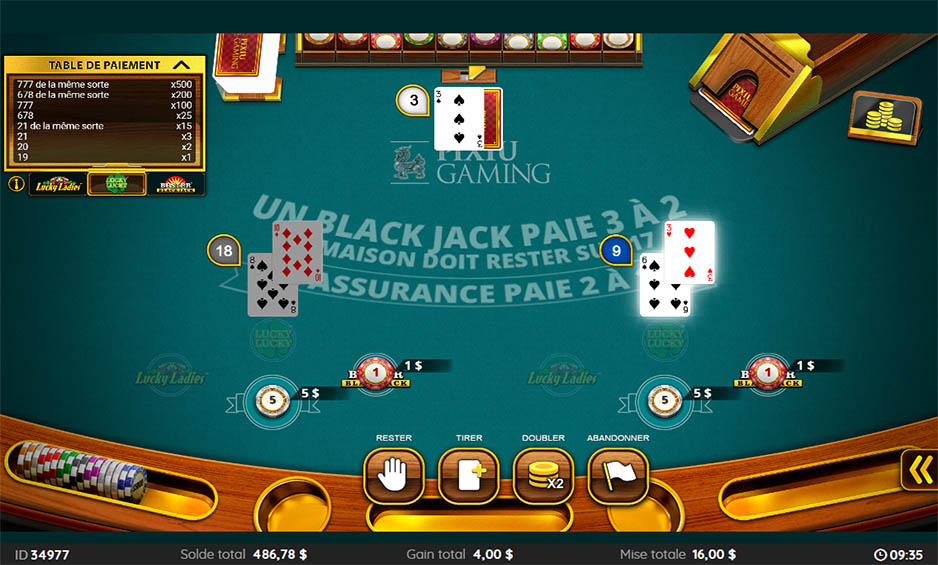
Task: Surrender the hand using the Abandonner flag
Action: click(618, 476)
